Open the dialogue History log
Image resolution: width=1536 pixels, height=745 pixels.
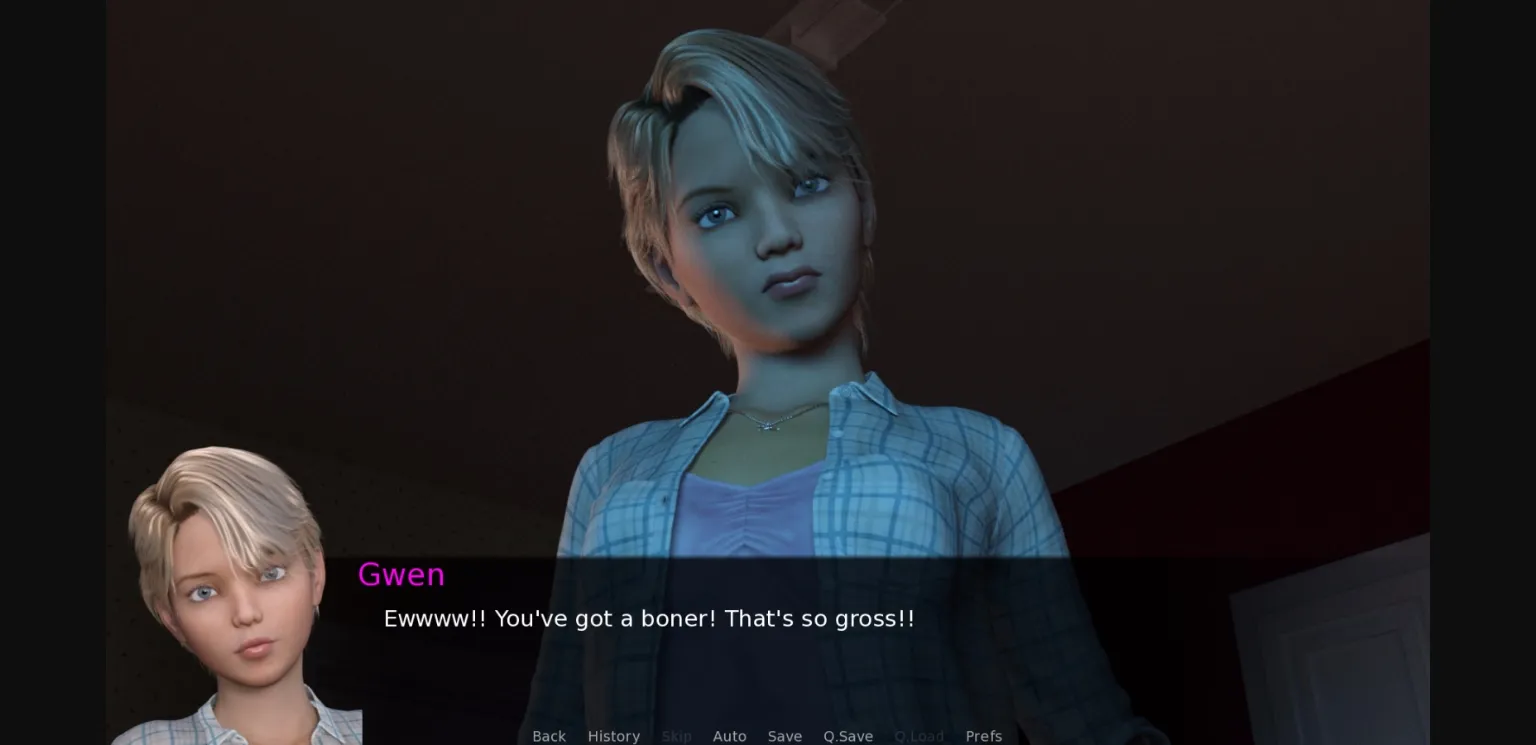click(613, 736)
